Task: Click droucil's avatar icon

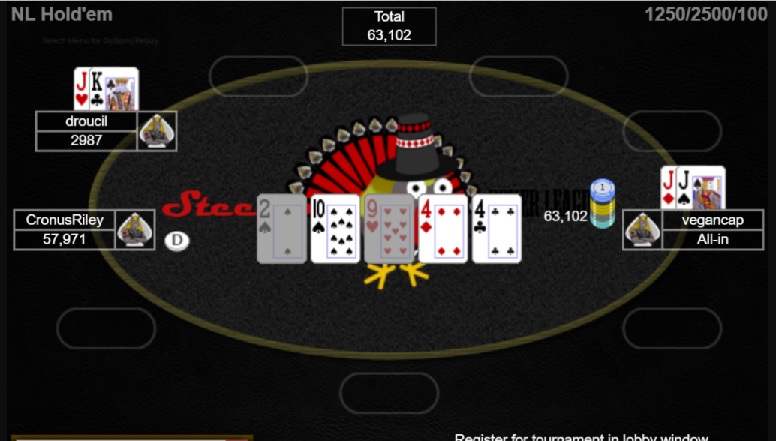Action: [x=157, y=131]
